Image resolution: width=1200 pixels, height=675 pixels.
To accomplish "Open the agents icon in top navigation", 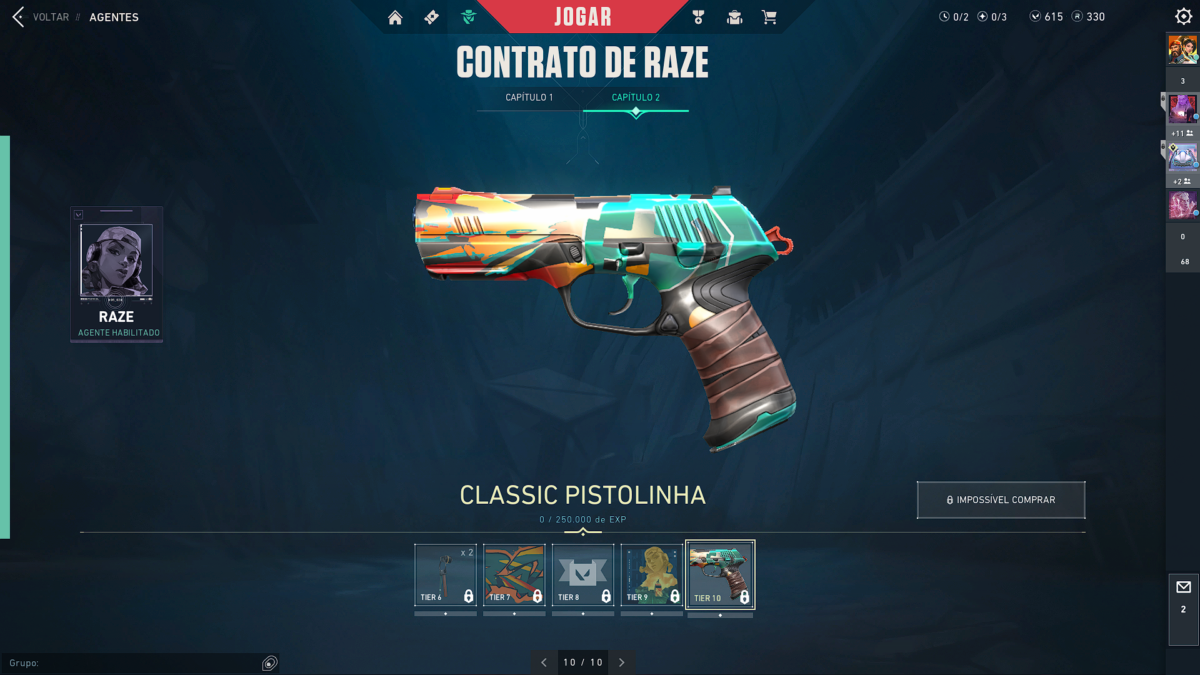I will coord(468,17).
